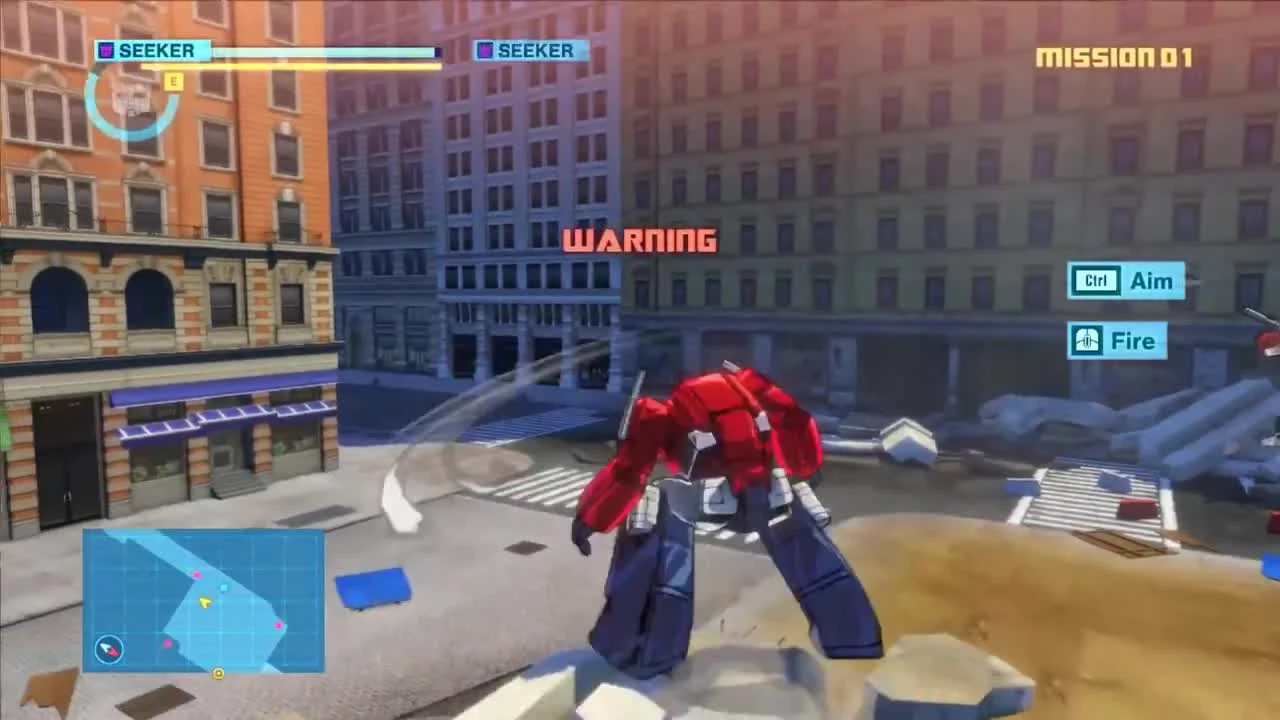This screenshot has width=1280, height=720.
Task: Toggle the cyan waypoint dot on the minimap
Action: (x=223, y=587)
